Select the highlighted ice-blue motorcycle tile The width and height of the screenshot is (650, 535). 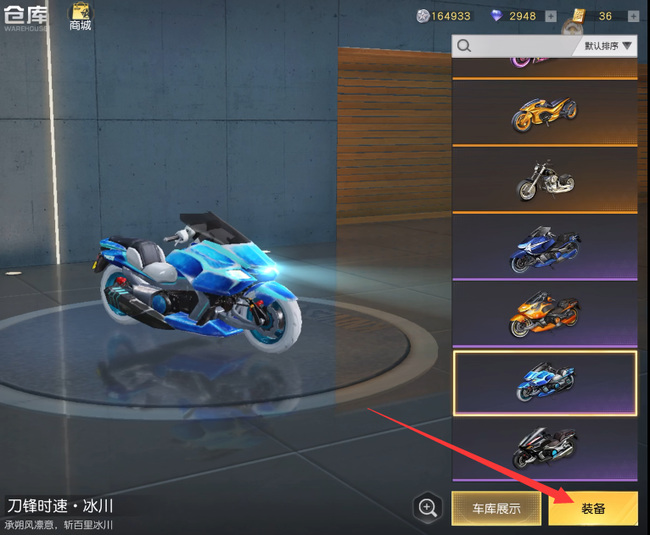(544, 382)
